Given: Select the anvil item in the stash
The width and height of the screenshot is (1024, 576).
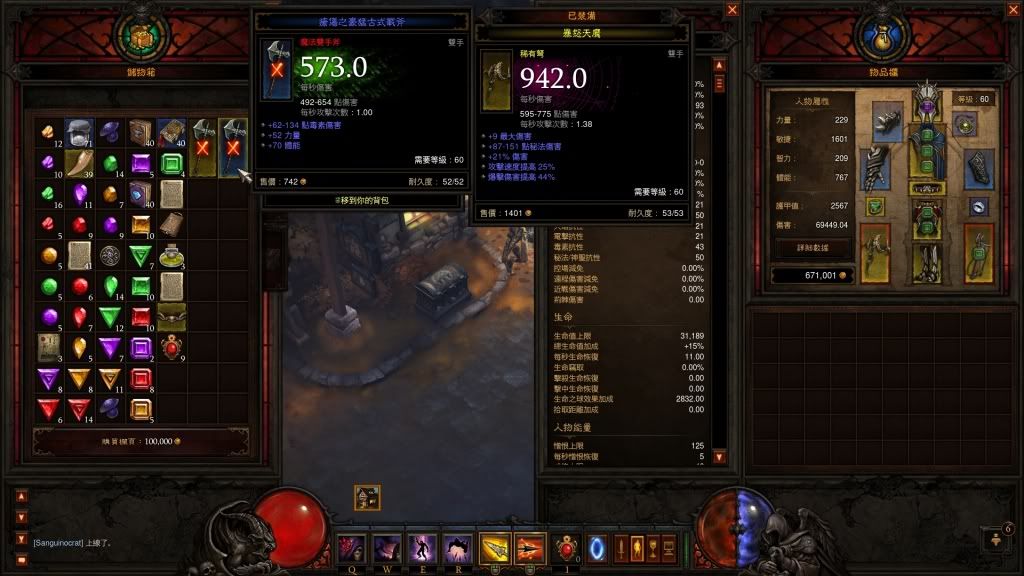Looking at the screenshot, I should (x=79, y=132).
